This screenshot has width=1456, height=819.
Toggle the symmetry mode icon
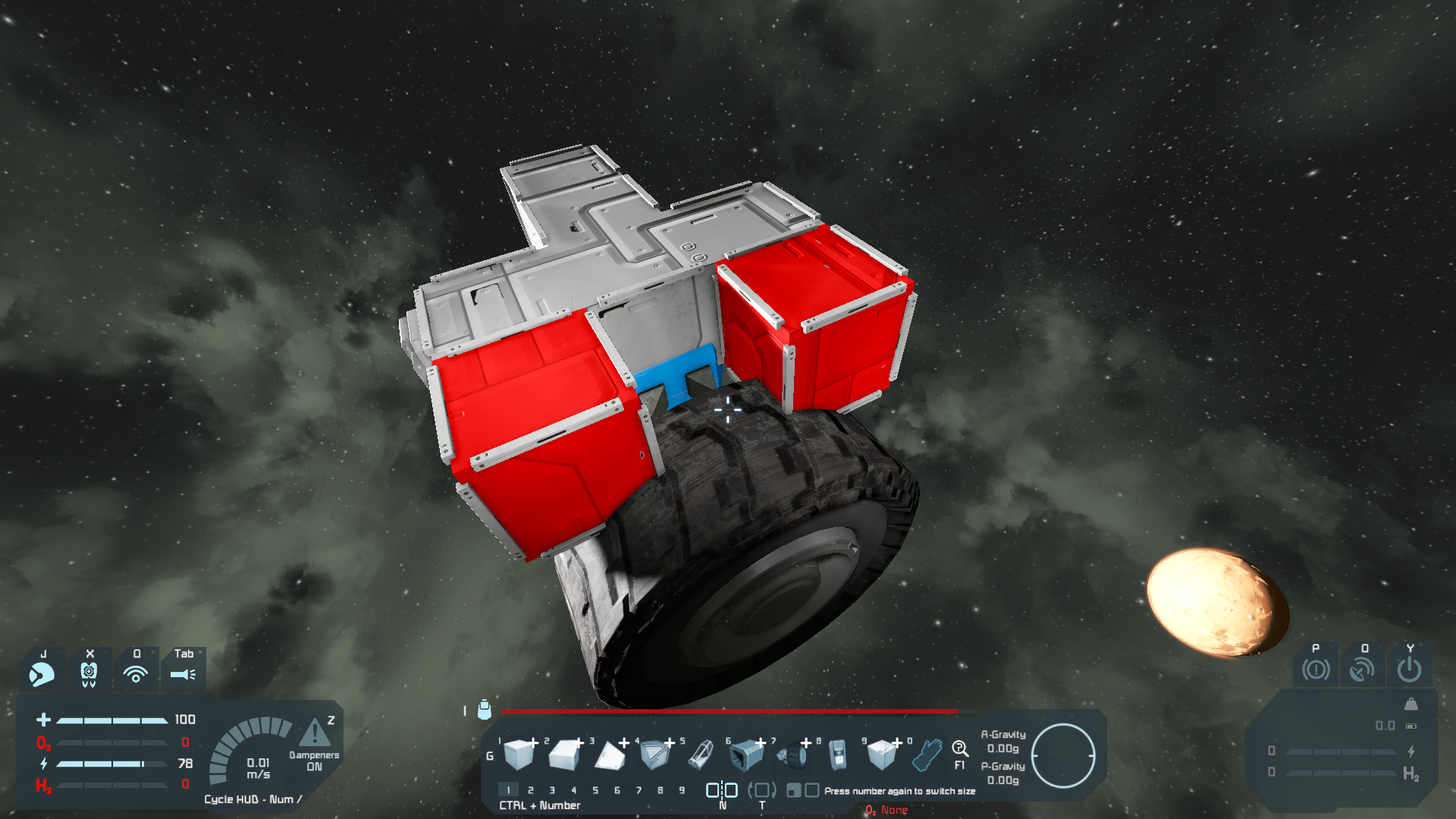tap(722, 790)
